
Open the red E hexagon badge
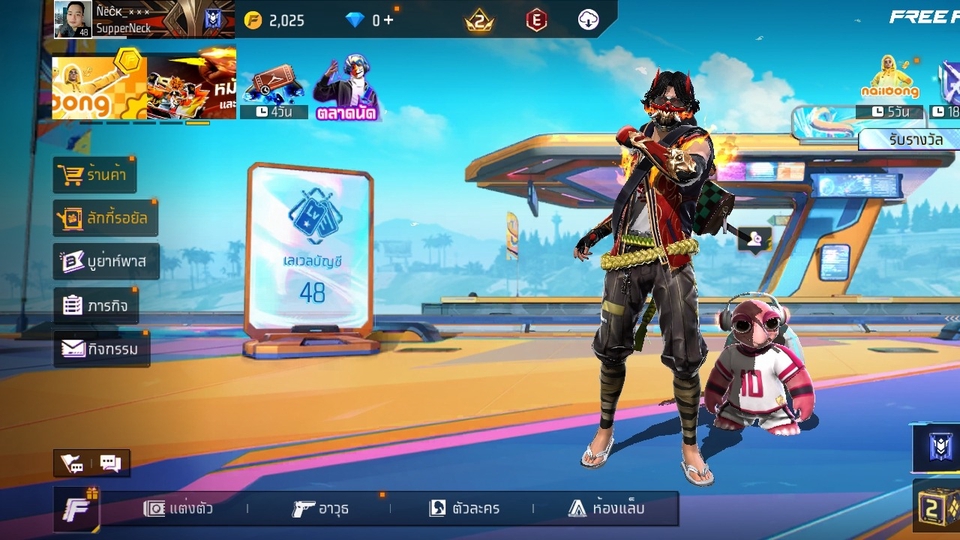537,20
